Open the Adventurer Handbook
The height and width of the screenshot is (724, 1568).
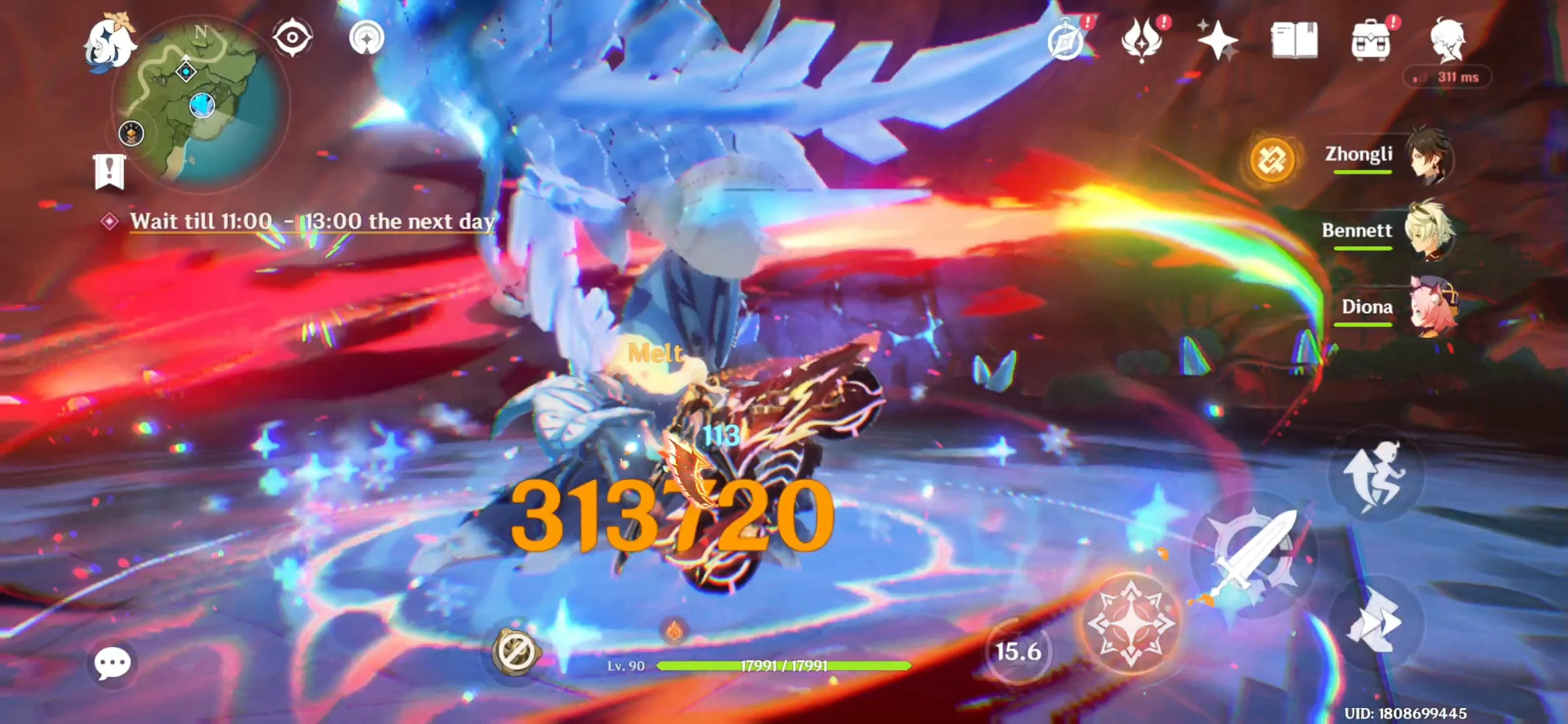1294,40
